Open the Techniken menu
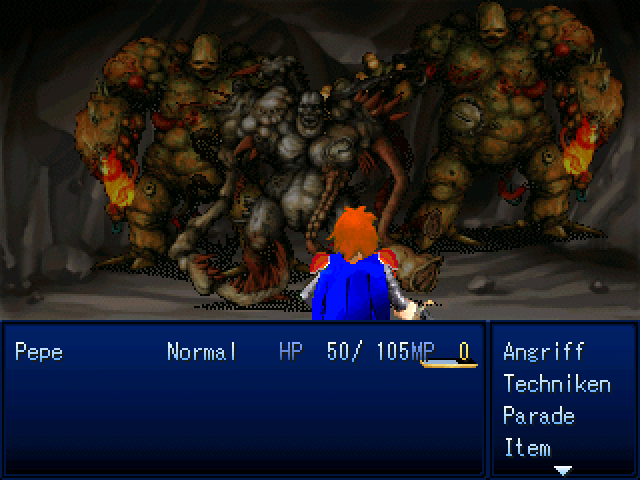This screenshot has width=640, height=480. point(556,384)
